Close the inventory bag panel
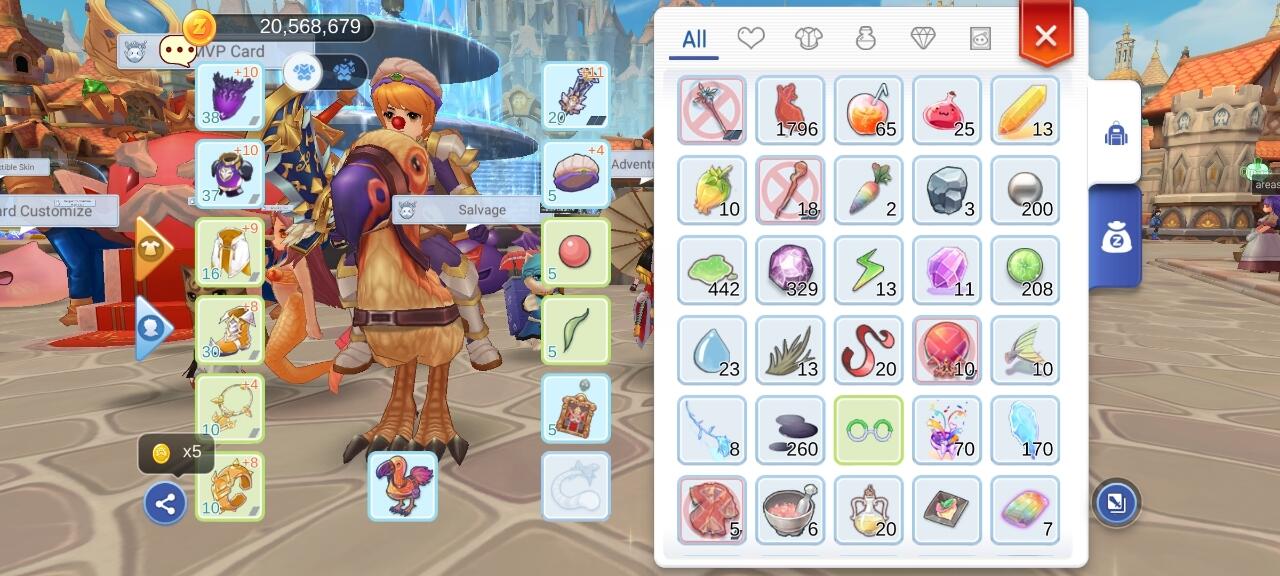This screenshot has height=576, width=1280. point(1045,37)
